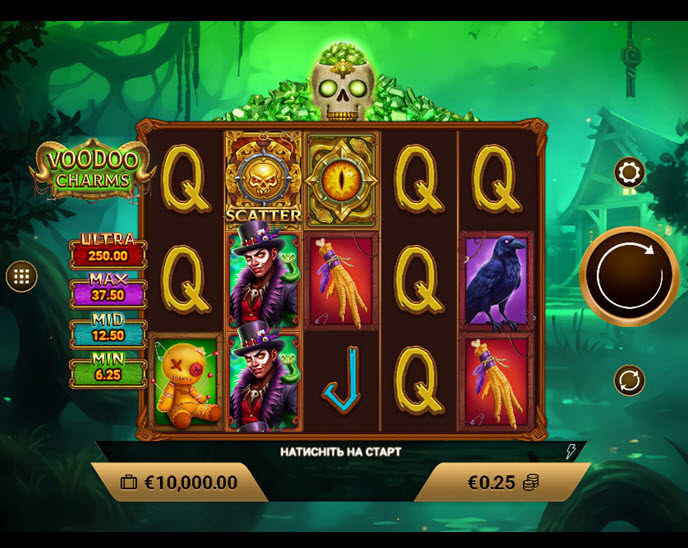Screen dimensions: 688x548
Task: Show the €10,000.00 balance panel
Action: click(180, 482)
